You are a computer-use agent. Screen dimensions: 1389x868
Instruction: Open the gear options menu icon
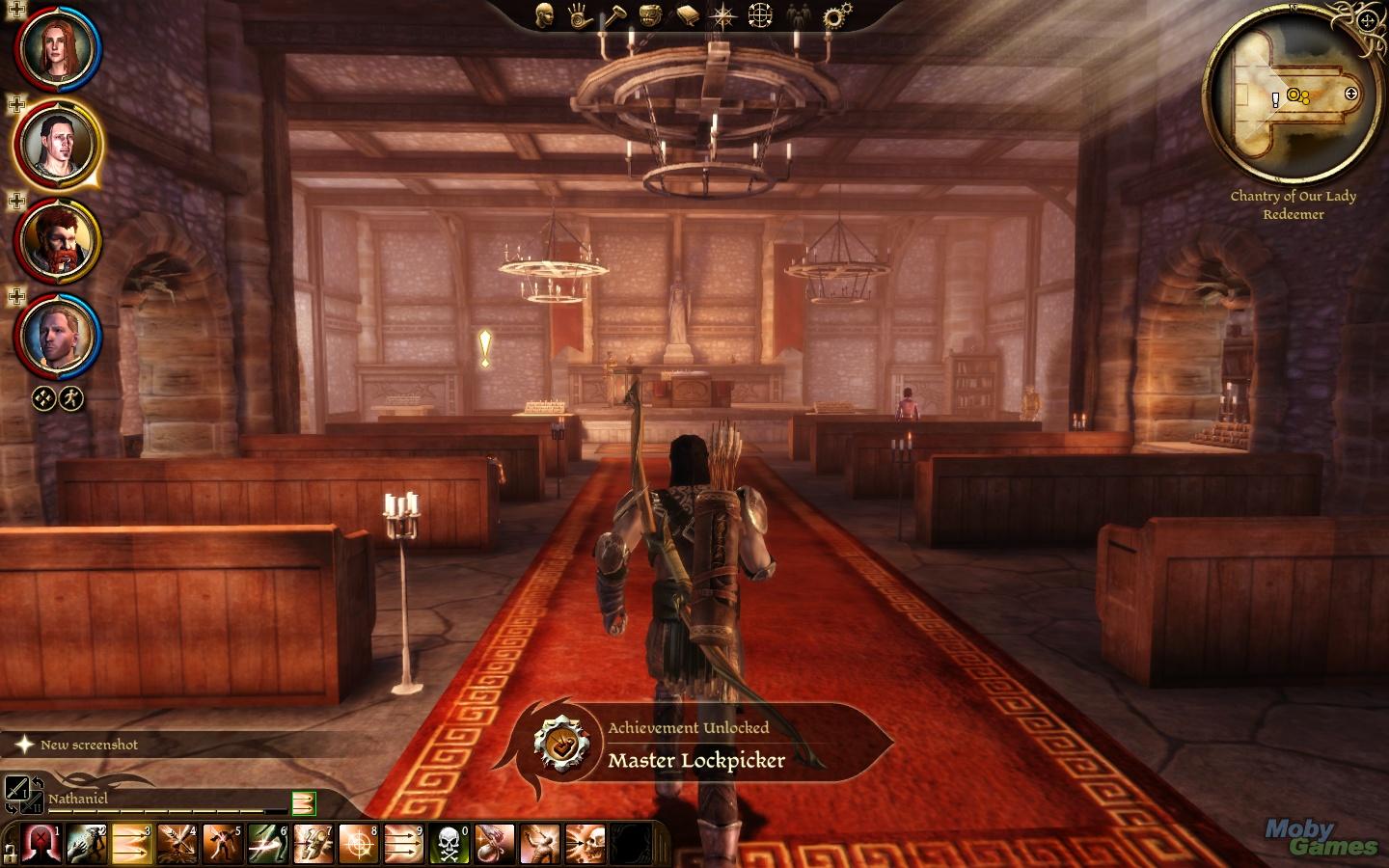tap(835, 15)
